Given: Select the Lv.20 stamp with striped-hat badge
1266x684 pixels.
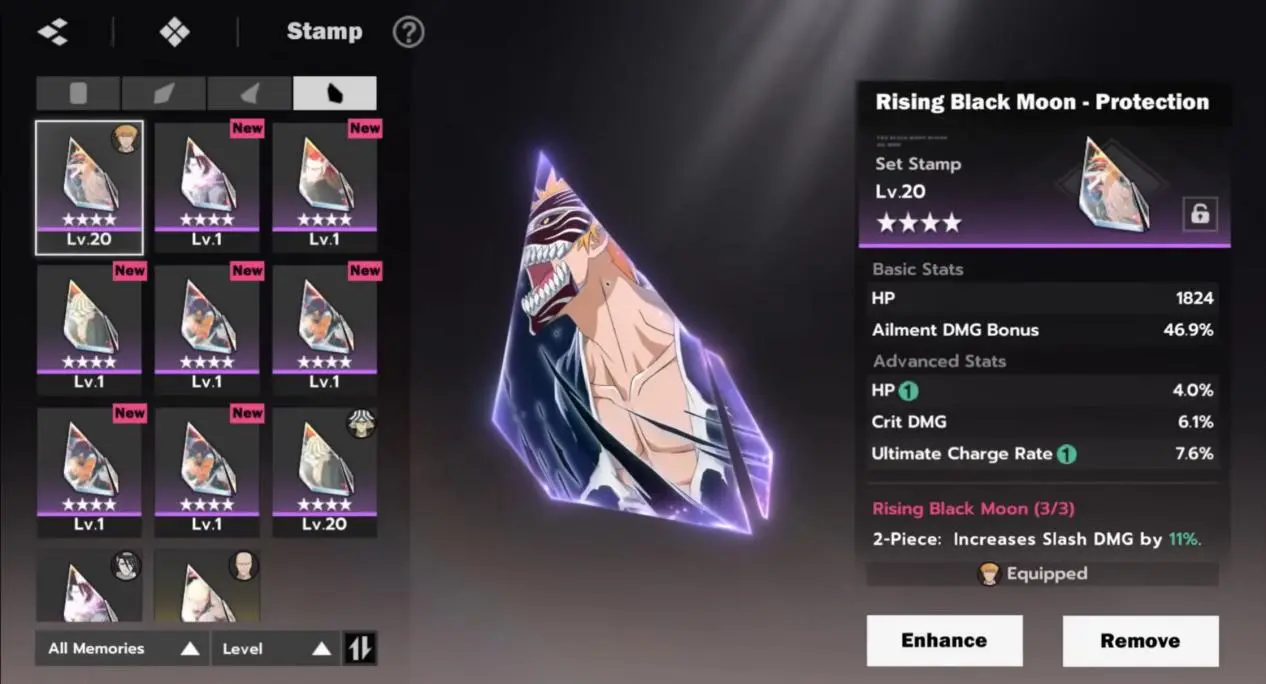Looking at the screenshot, I should (325, 472).
